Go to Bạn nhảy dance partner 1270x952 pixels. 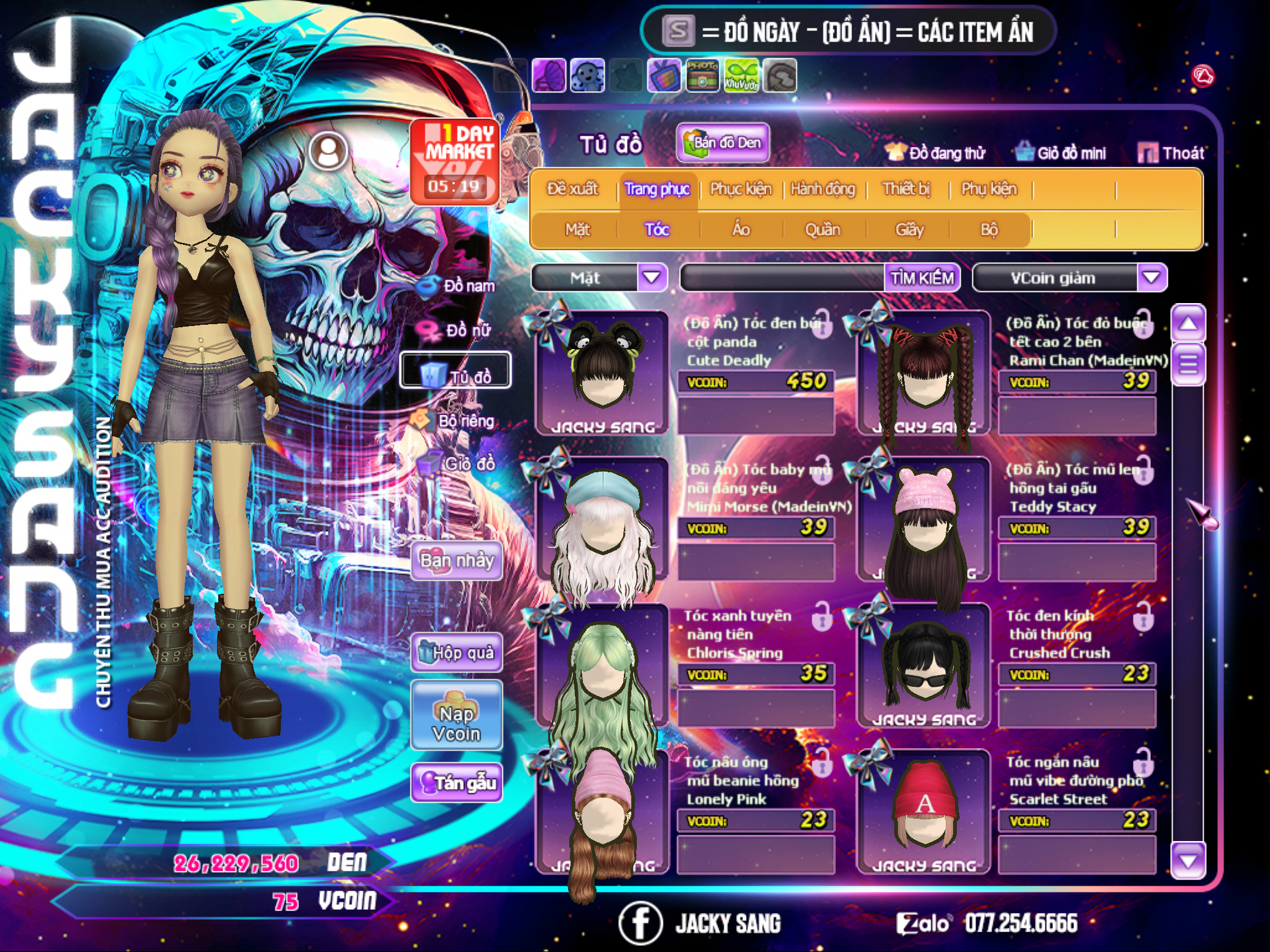[x=456, y=561]
